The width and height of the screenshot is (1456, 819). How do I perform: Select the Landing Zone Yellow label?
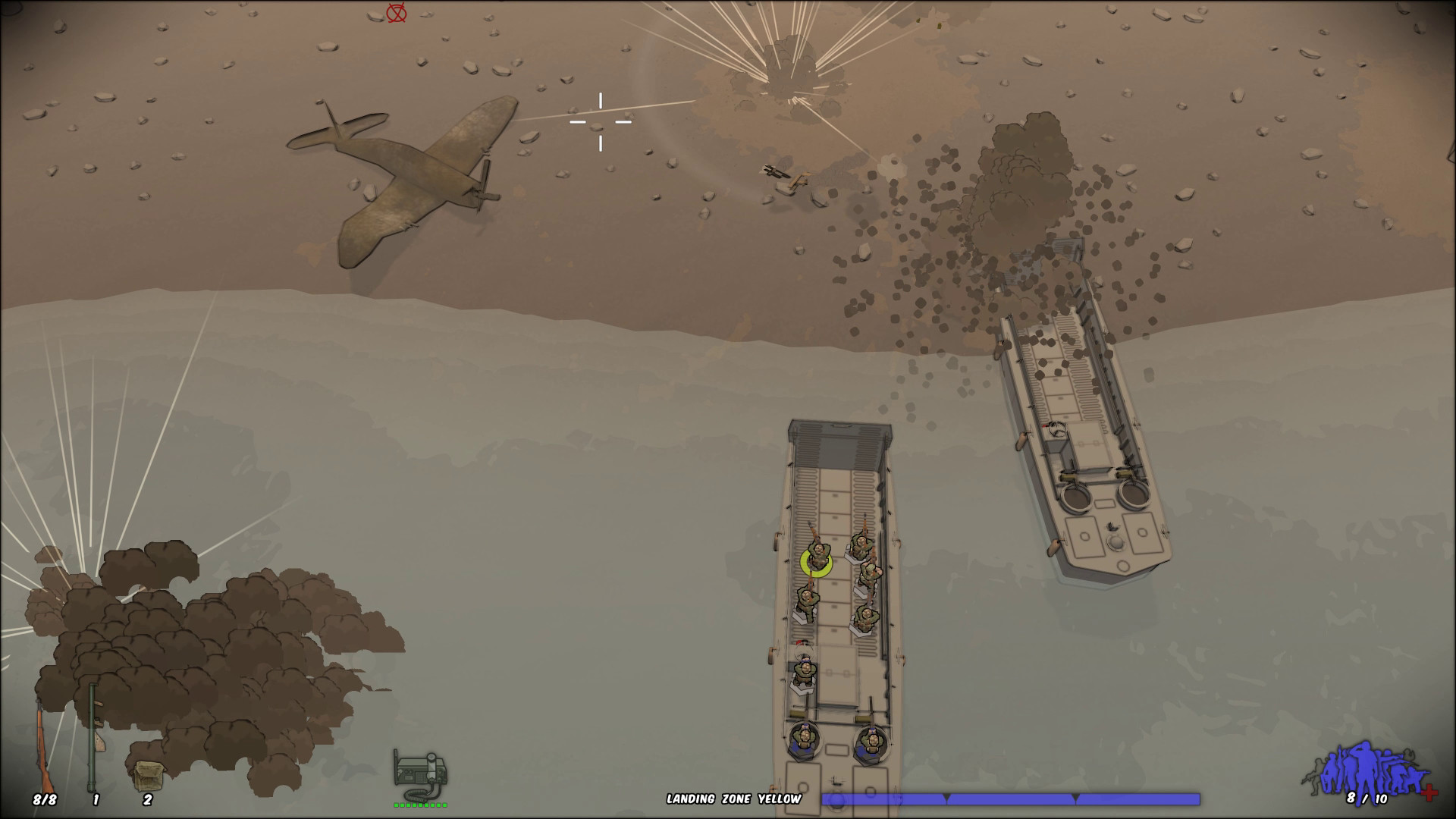pos(734,798)
